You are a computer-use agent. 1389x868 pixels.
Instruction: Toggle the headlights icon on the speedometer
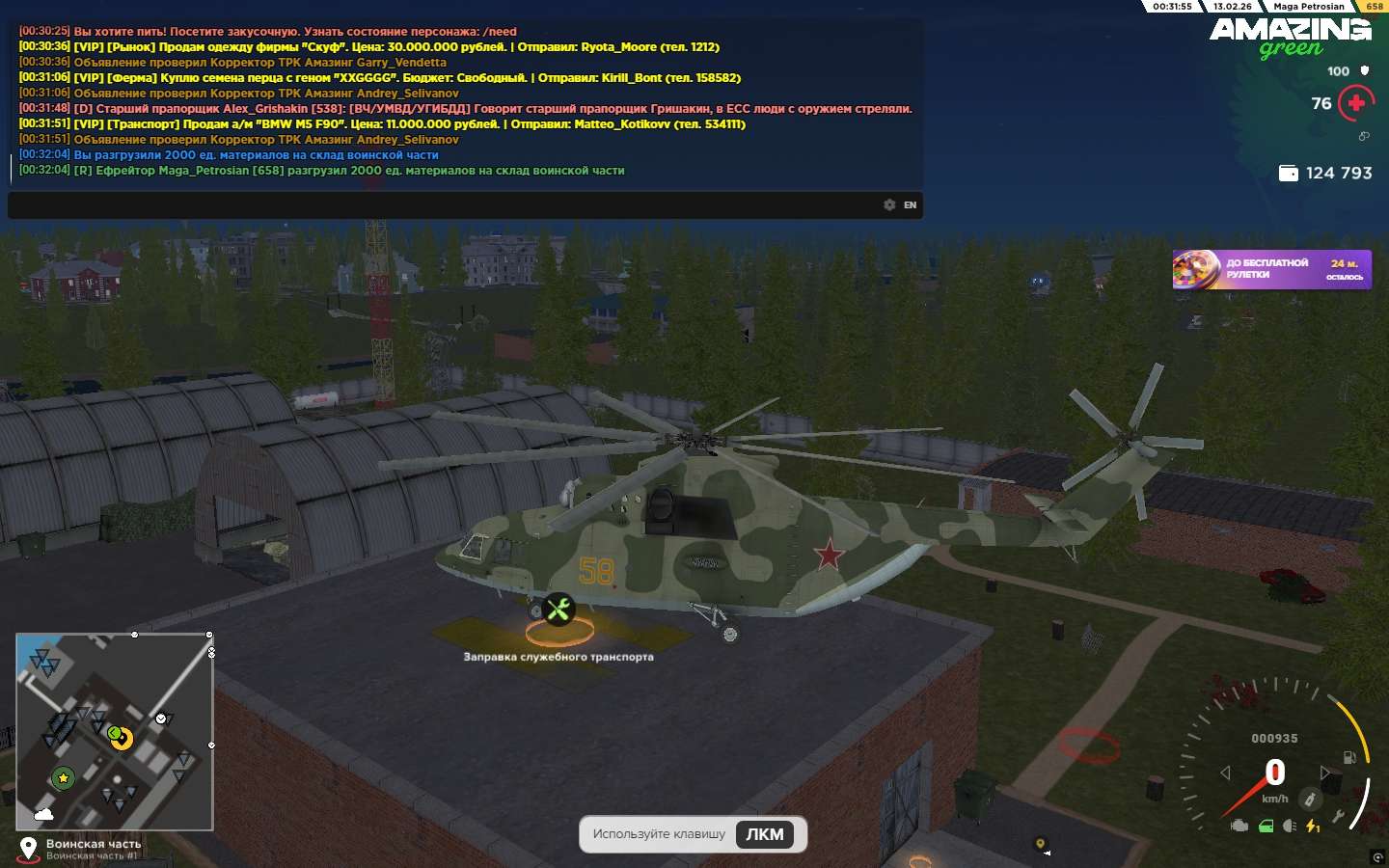[1290, 826]
